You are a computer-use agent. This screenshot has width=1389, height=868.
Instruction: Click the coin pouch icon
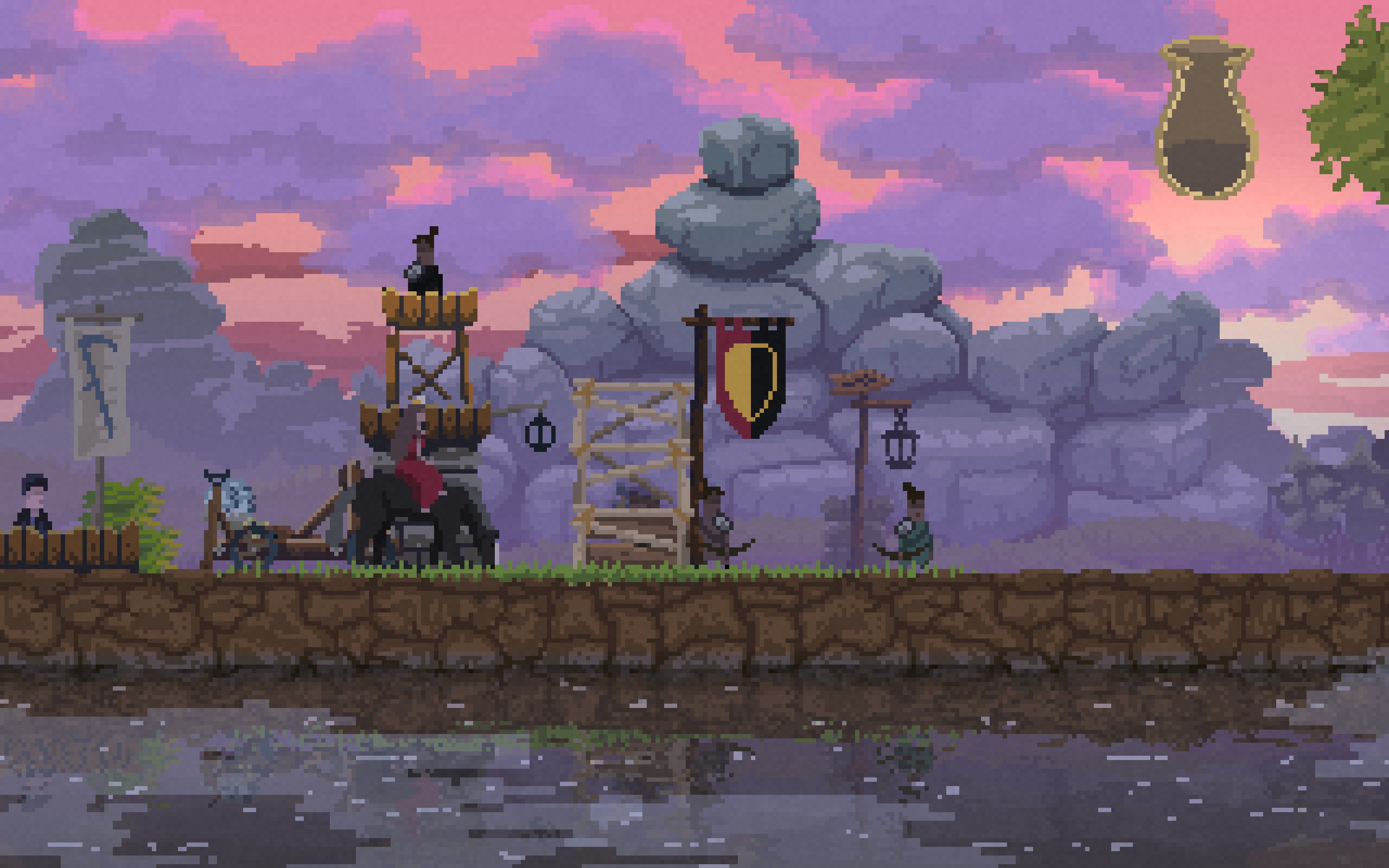click(x=1207, y=120)
